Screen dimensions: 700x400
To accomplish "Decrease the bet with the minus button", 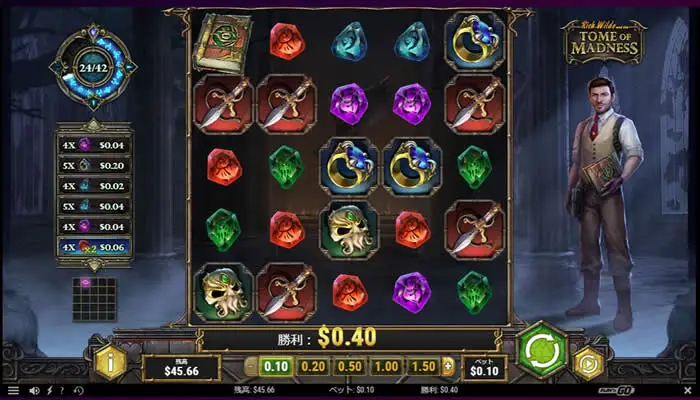I will click(x=251, y=367).
